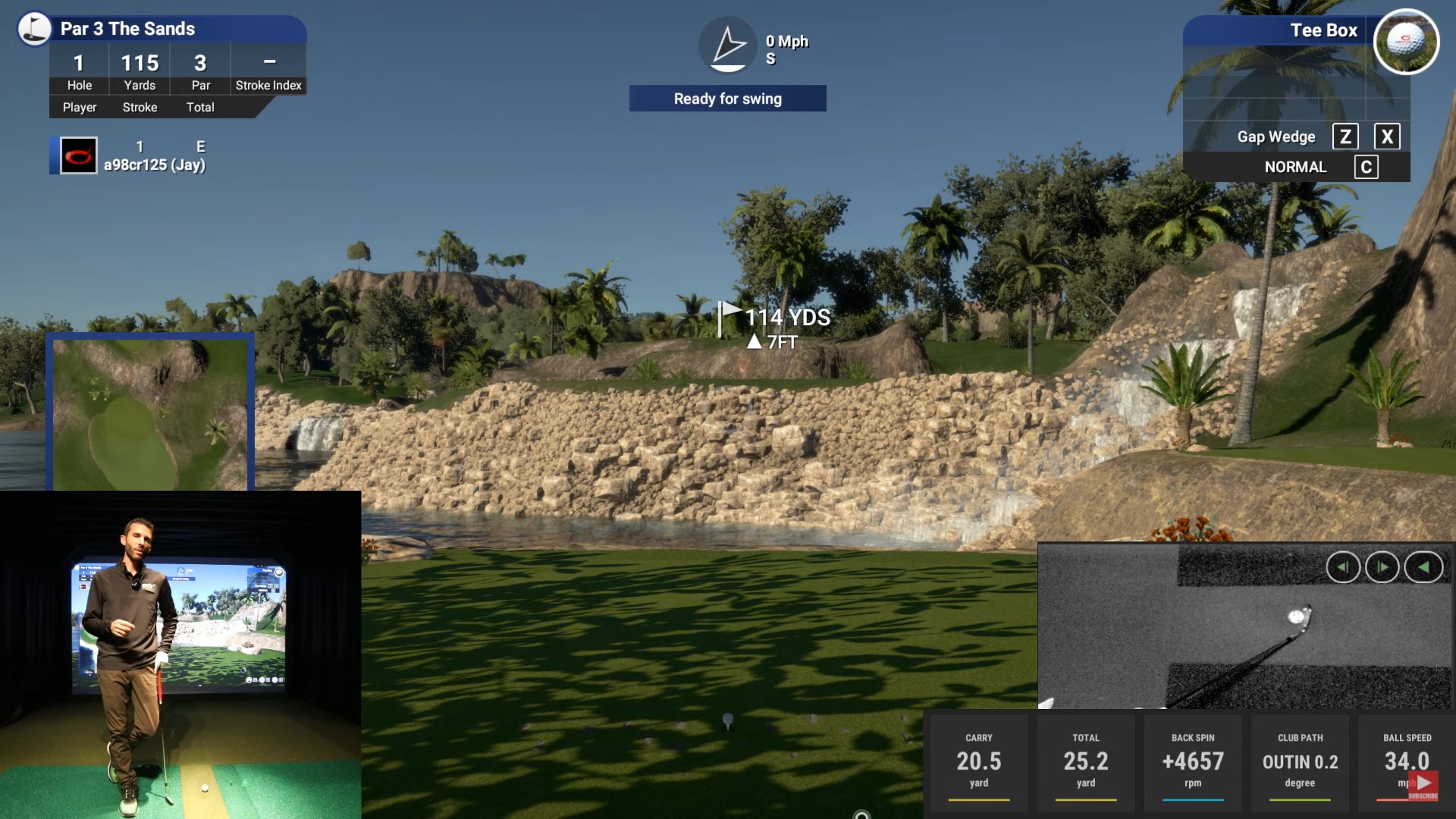Click the wind direction compass
Screen dimensions: 1456x819
(x=728, y=45)
